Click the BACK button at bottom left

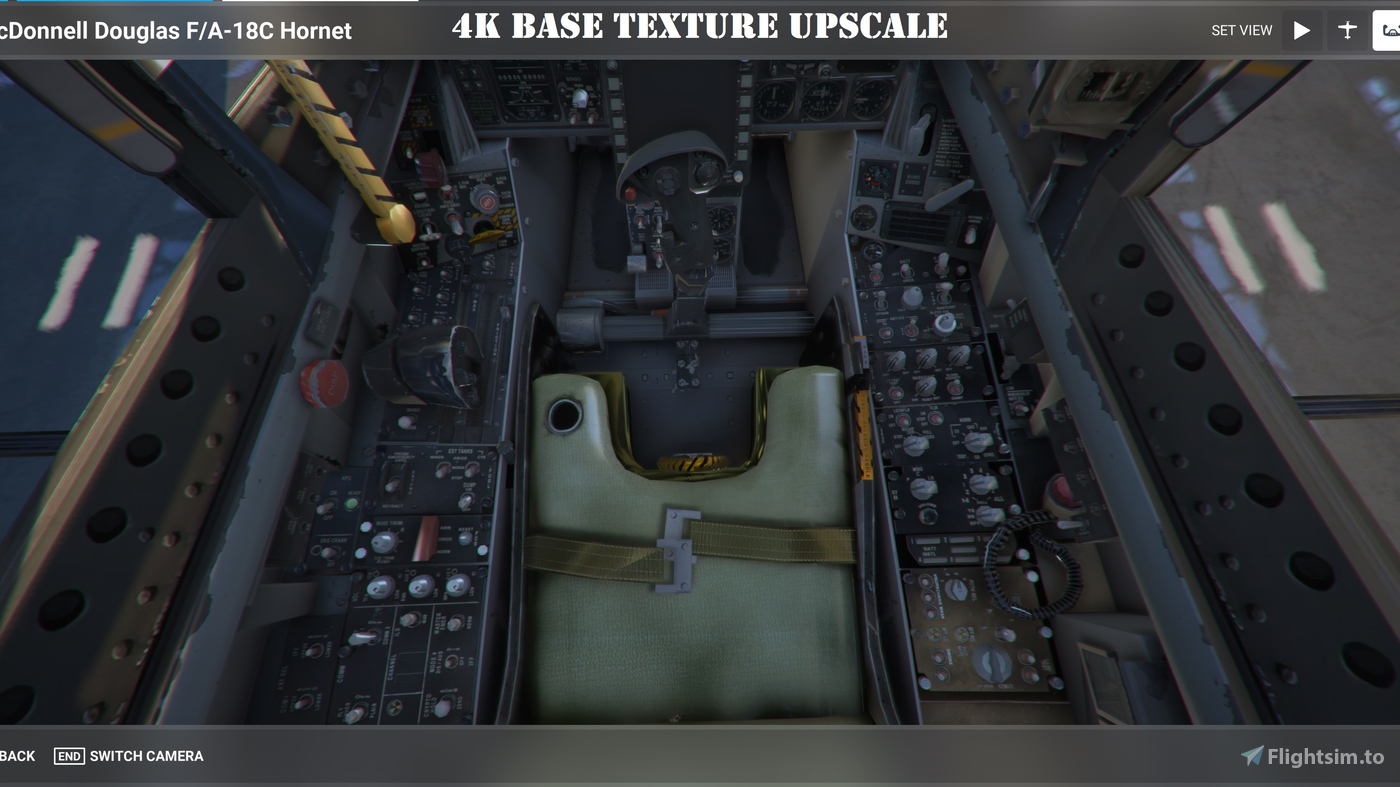click(x=16, y=756)
